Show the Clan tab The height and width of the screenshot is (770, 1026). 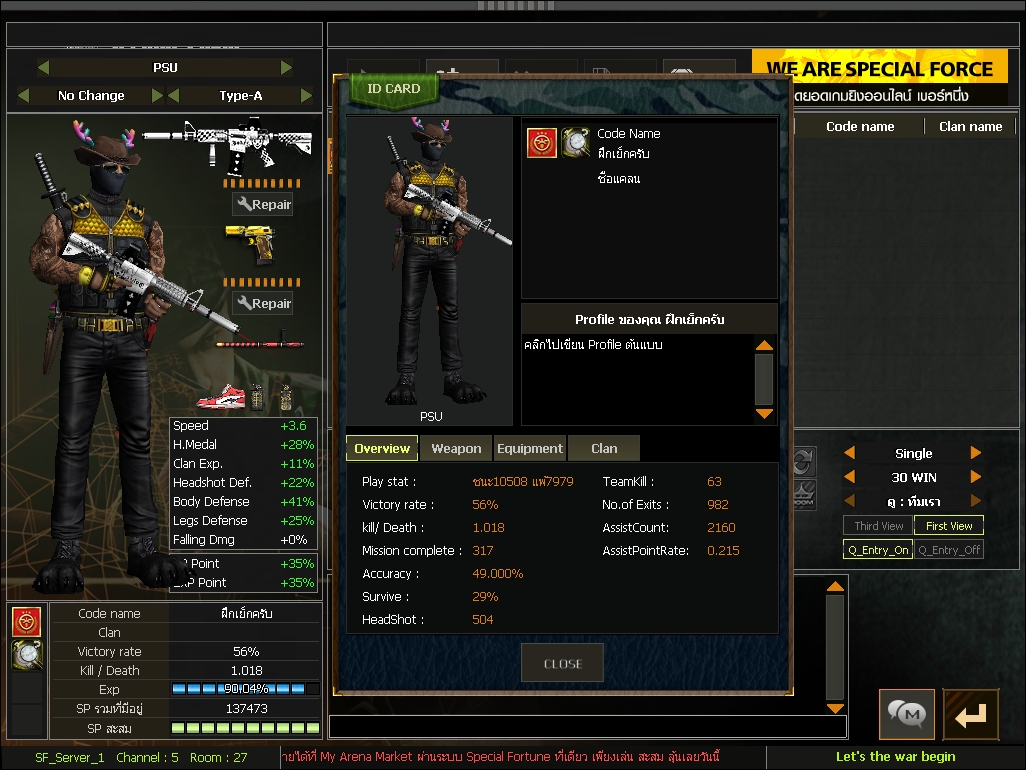tap(604, 449)
